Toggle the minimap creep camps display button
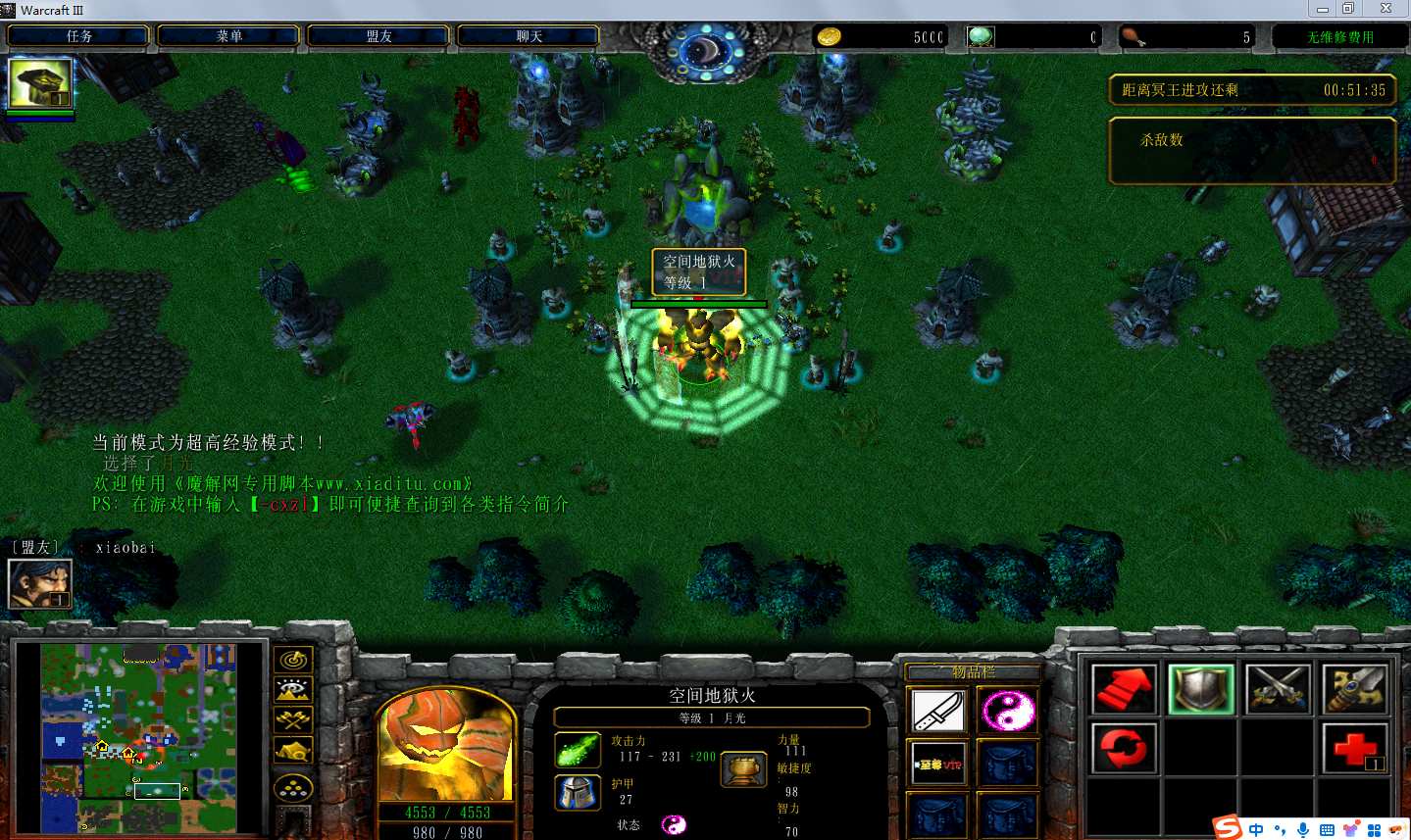 (x=293, y=752)
